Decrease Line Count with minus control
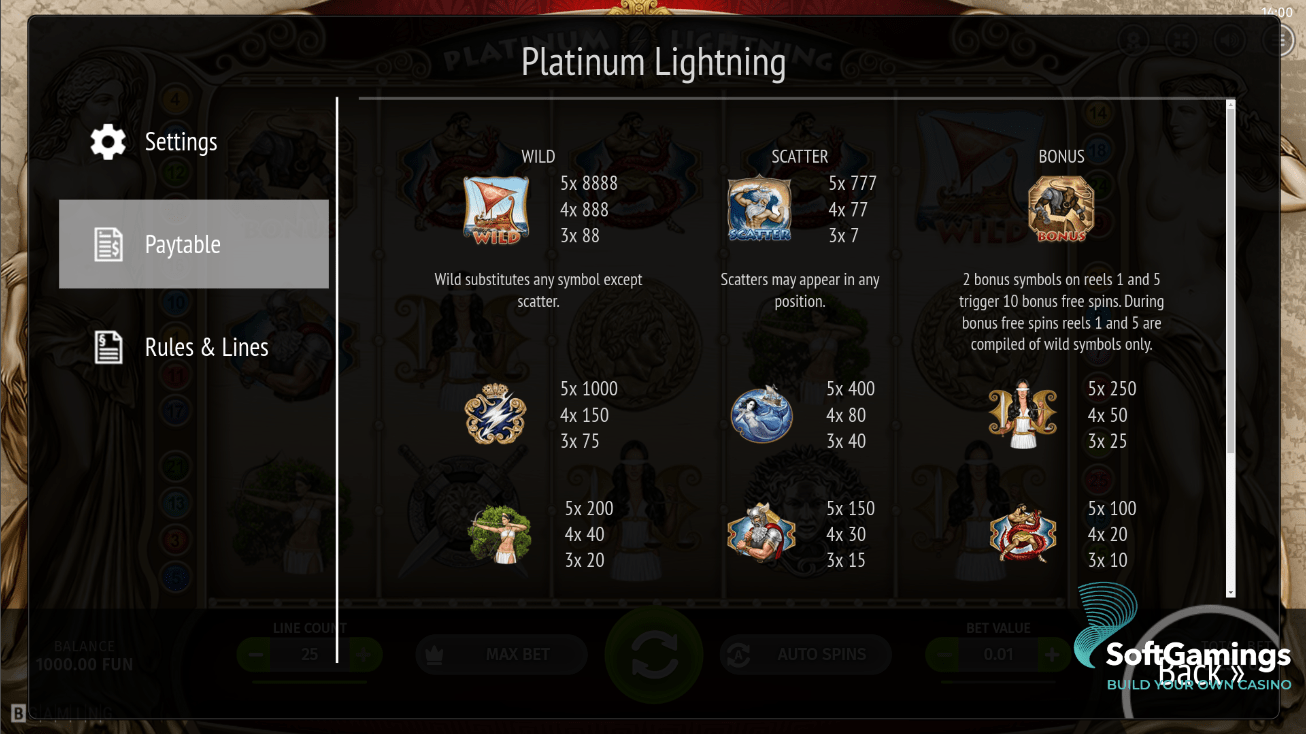Viewport: 1306px width, 734px height. tap(253, 654)
